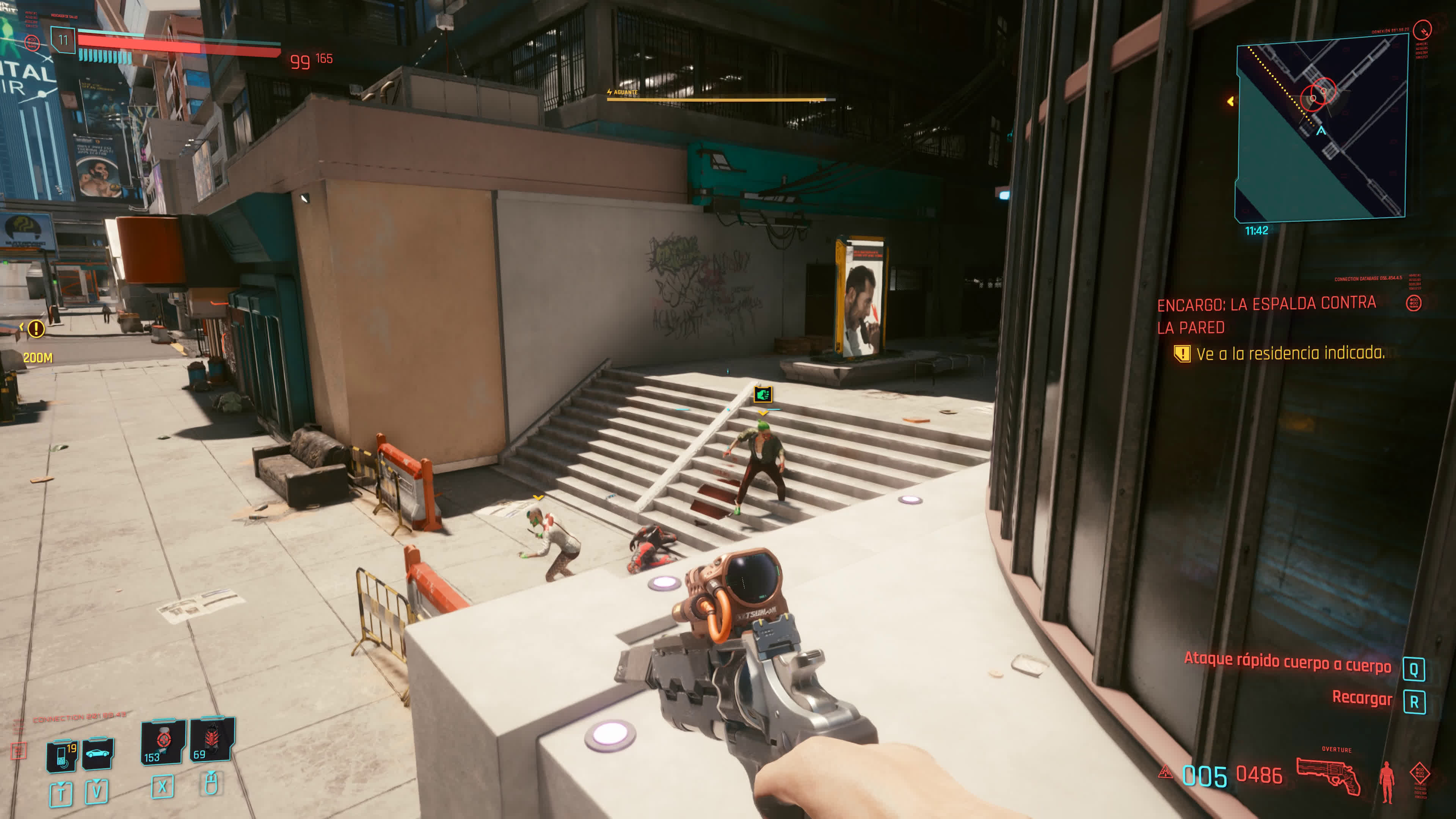The width and height of the screenshot is (1456, 819).
Task: Open the quest tracker 'La espalda contra la pared'
Action: 1266,315
